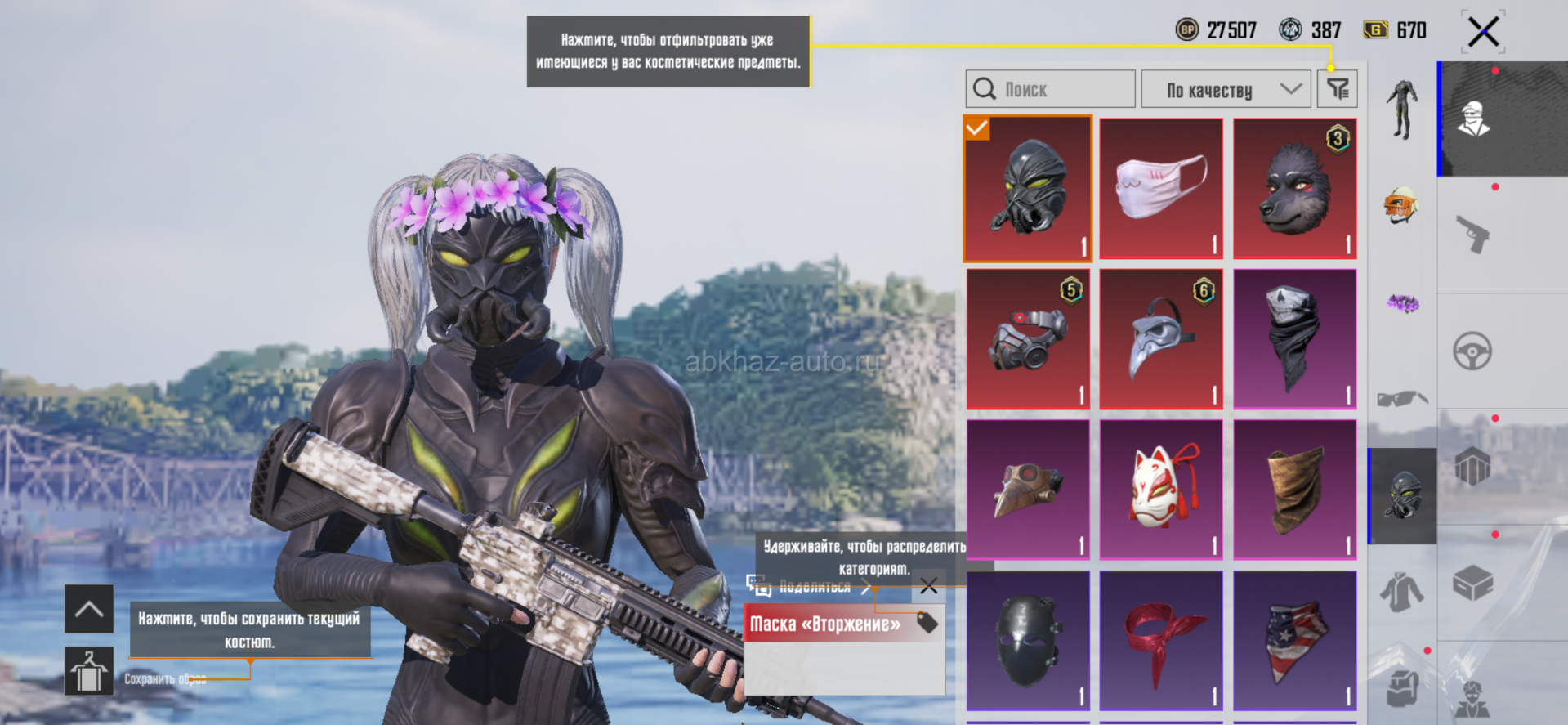The image size is (1568, 725).
Task: Toggle the owned cosmetics filter icon
Action: [1338, 89]
